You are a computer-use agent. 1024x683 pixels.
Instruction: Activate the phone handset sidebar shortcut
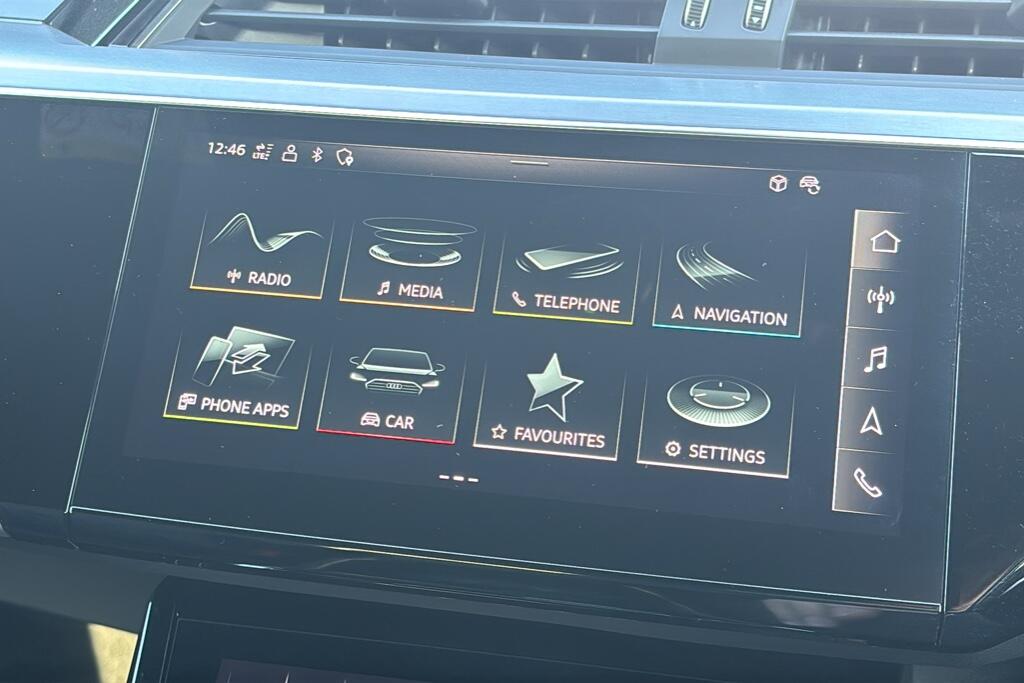[x=867, y=482]
